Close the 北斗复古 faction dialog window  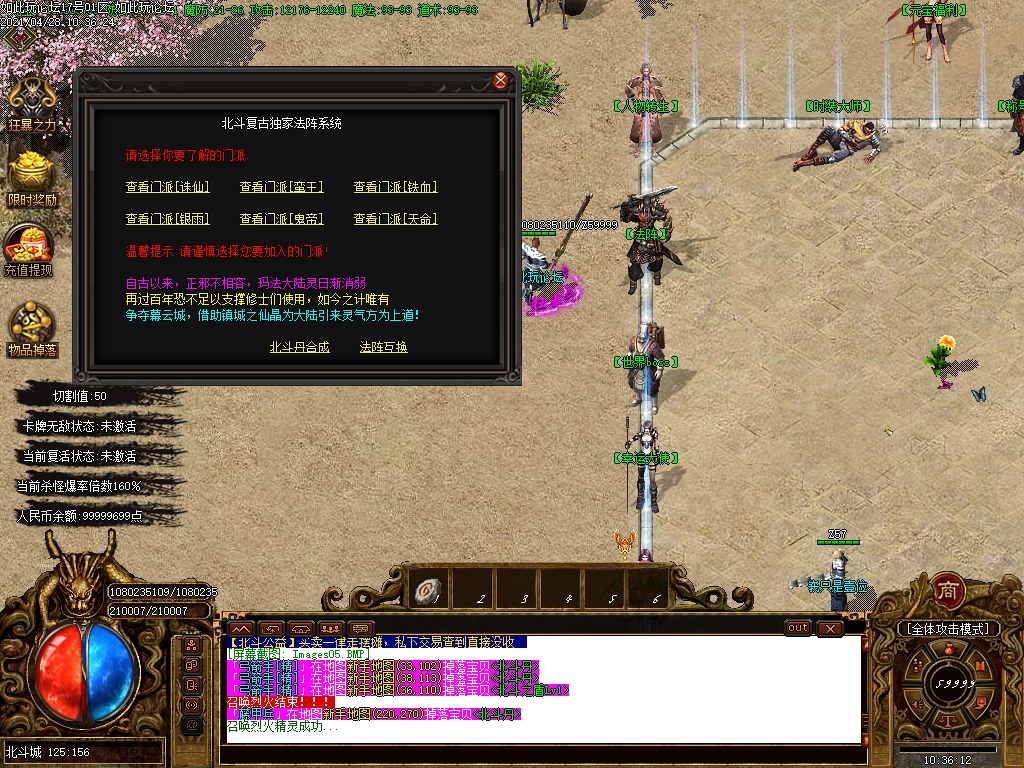[x=501, y=80]
